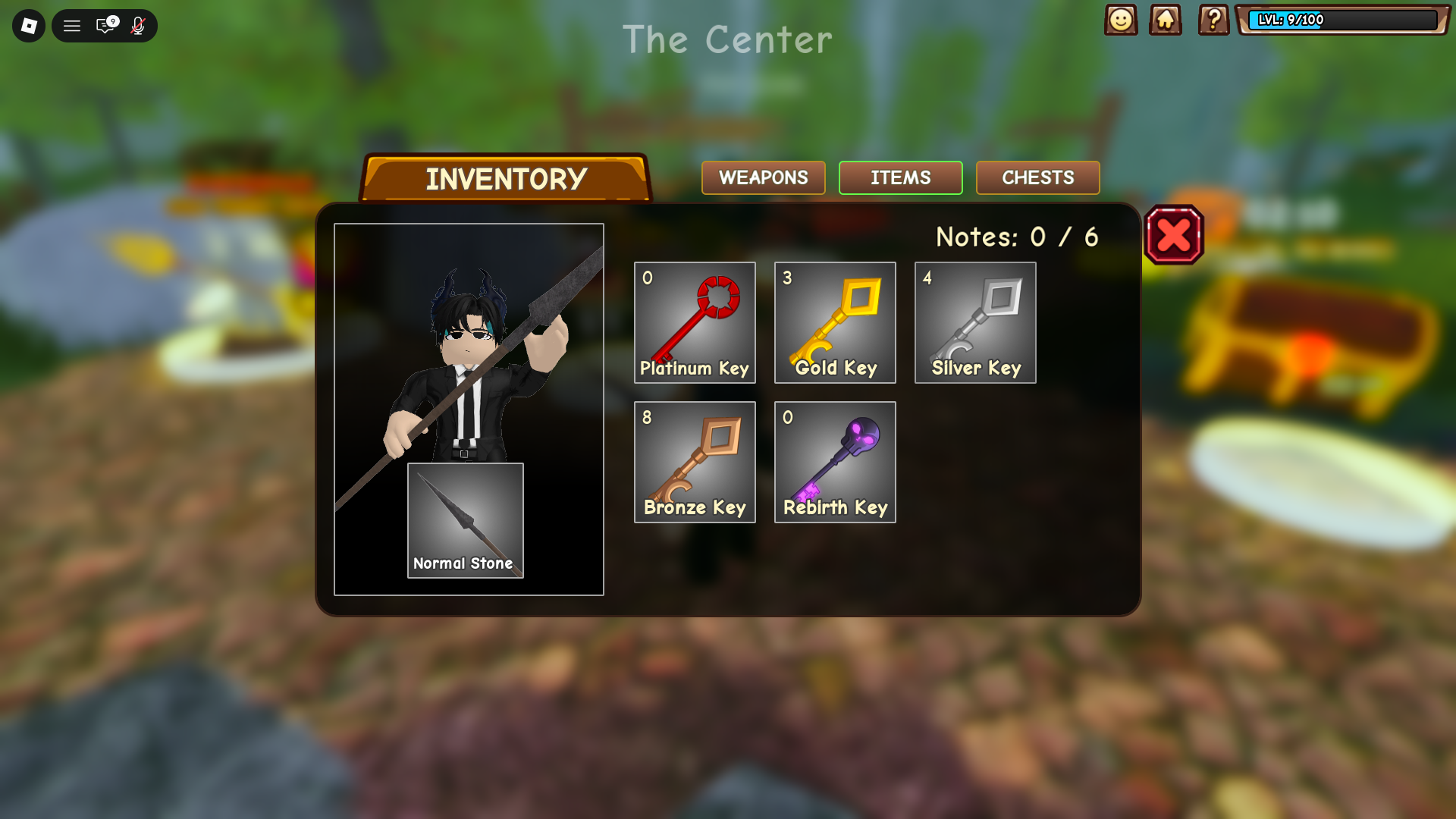The image size is (1456, 819).
Task: Select the equipped Normal Stone weapon
Action: (465, 520)
